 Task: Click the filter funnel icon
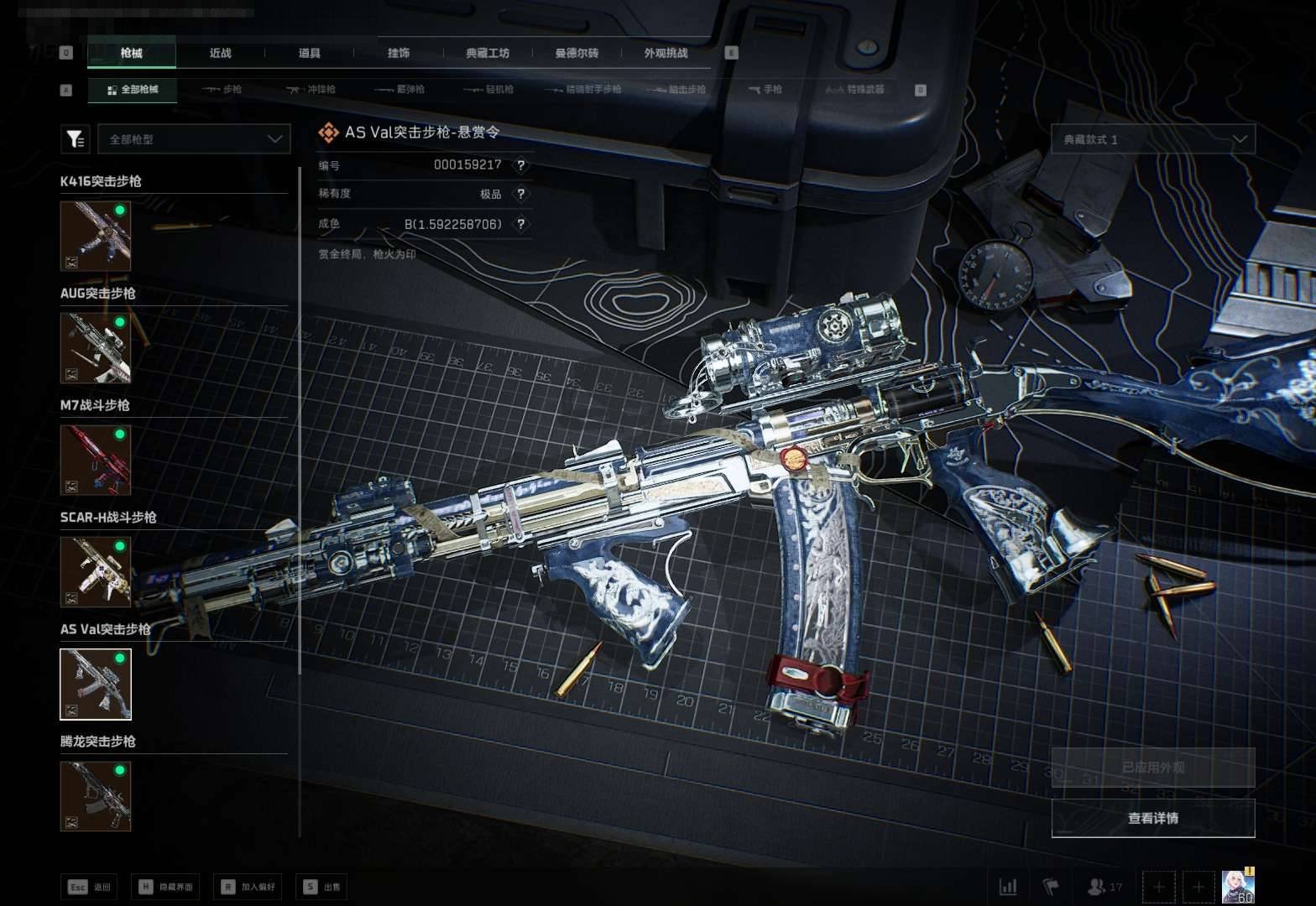[76, 139]
